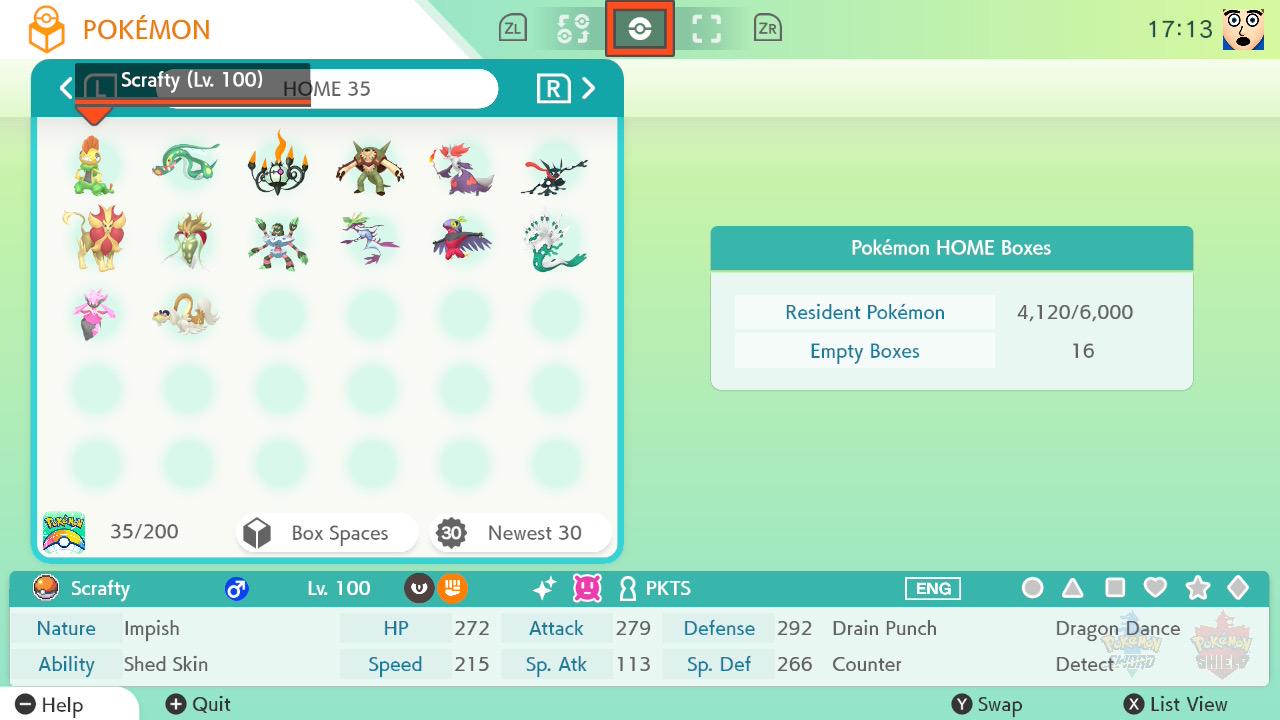Click the ENG language tag
Screen dimensions: 1280x720
pos(932,589)
